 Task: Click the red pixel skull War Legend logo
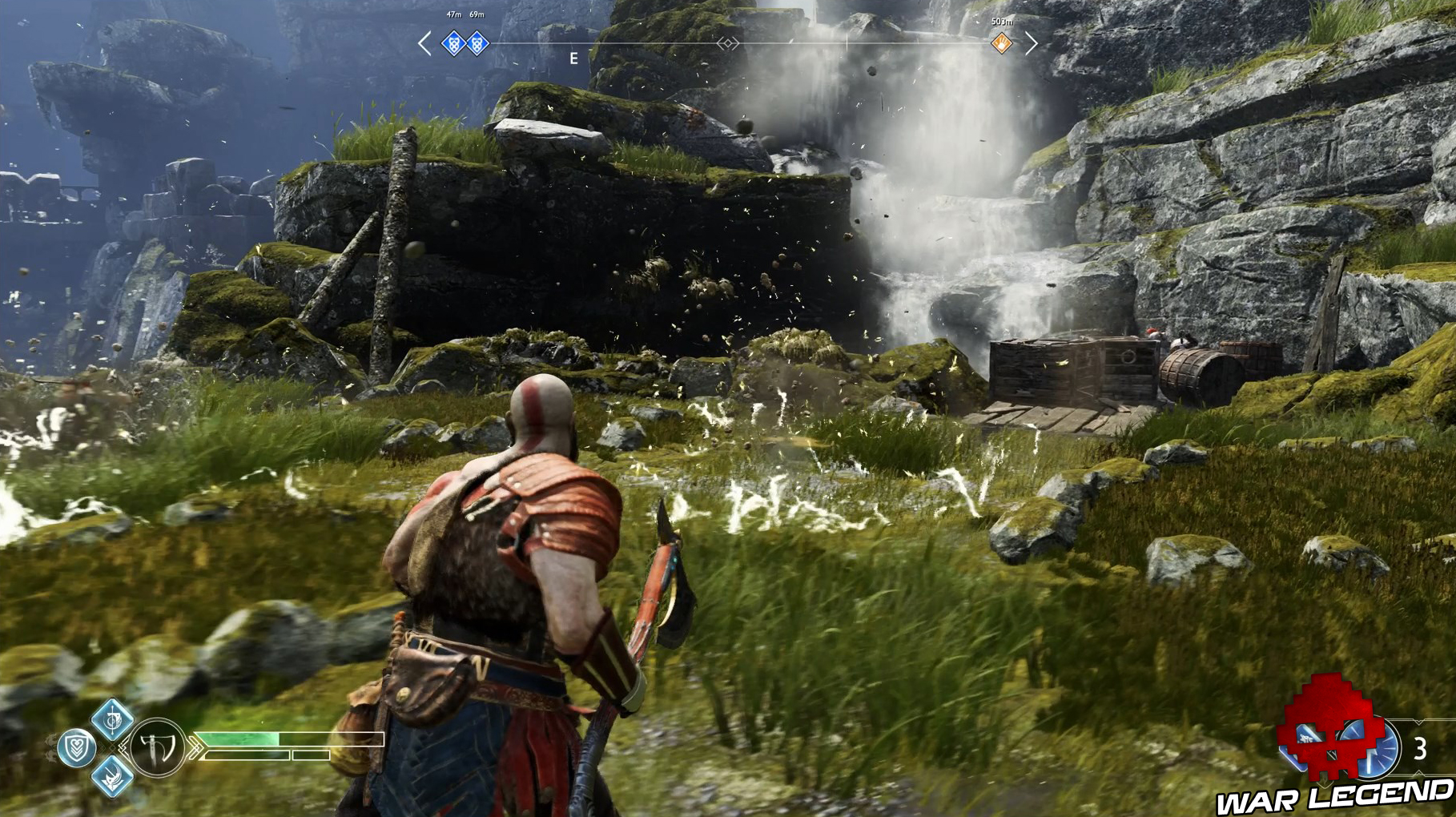(x=1329, y=733)
